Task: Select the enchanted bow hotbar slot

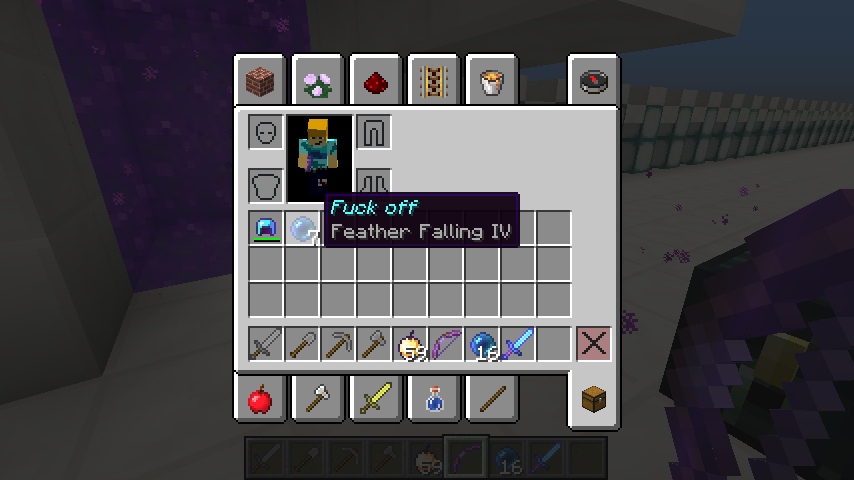Action: click(x=446, y=344)
